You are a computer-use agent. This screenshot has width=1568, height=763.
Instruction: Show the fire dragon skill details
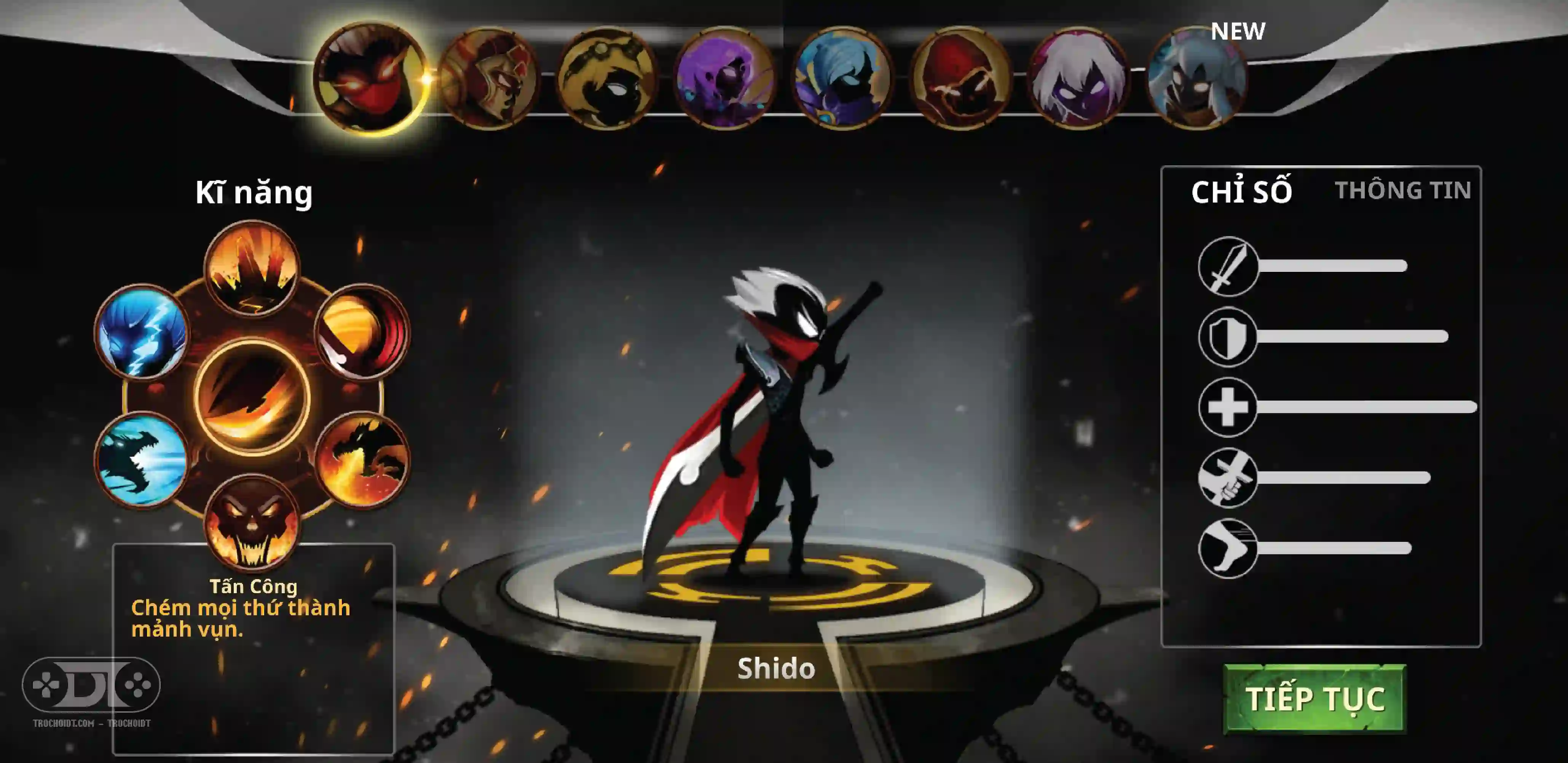(x=362, y=460)
